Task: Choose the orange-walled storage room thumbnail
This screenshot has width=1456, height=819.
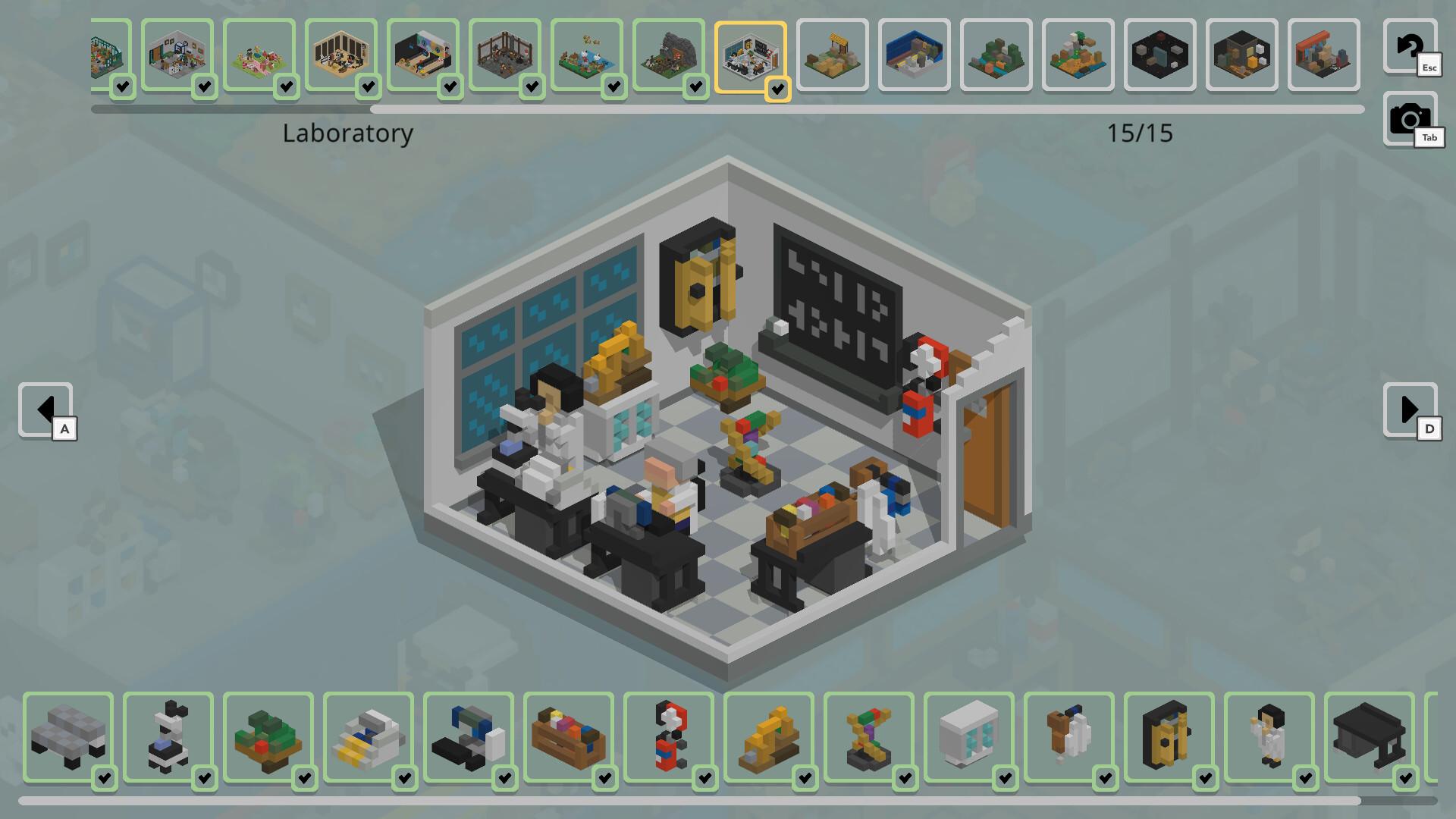Action: click(x=1323, y=55)
